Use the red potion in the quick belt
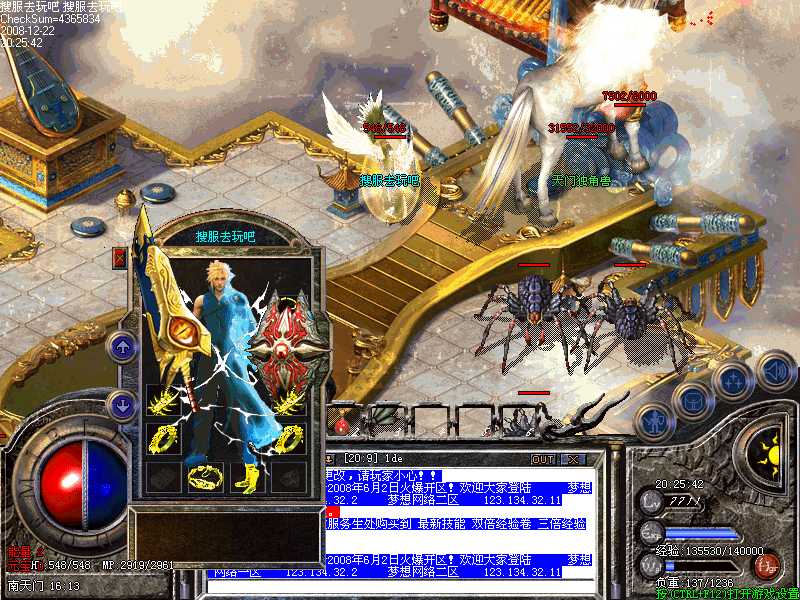800x600 pixels. coord(343,424)
